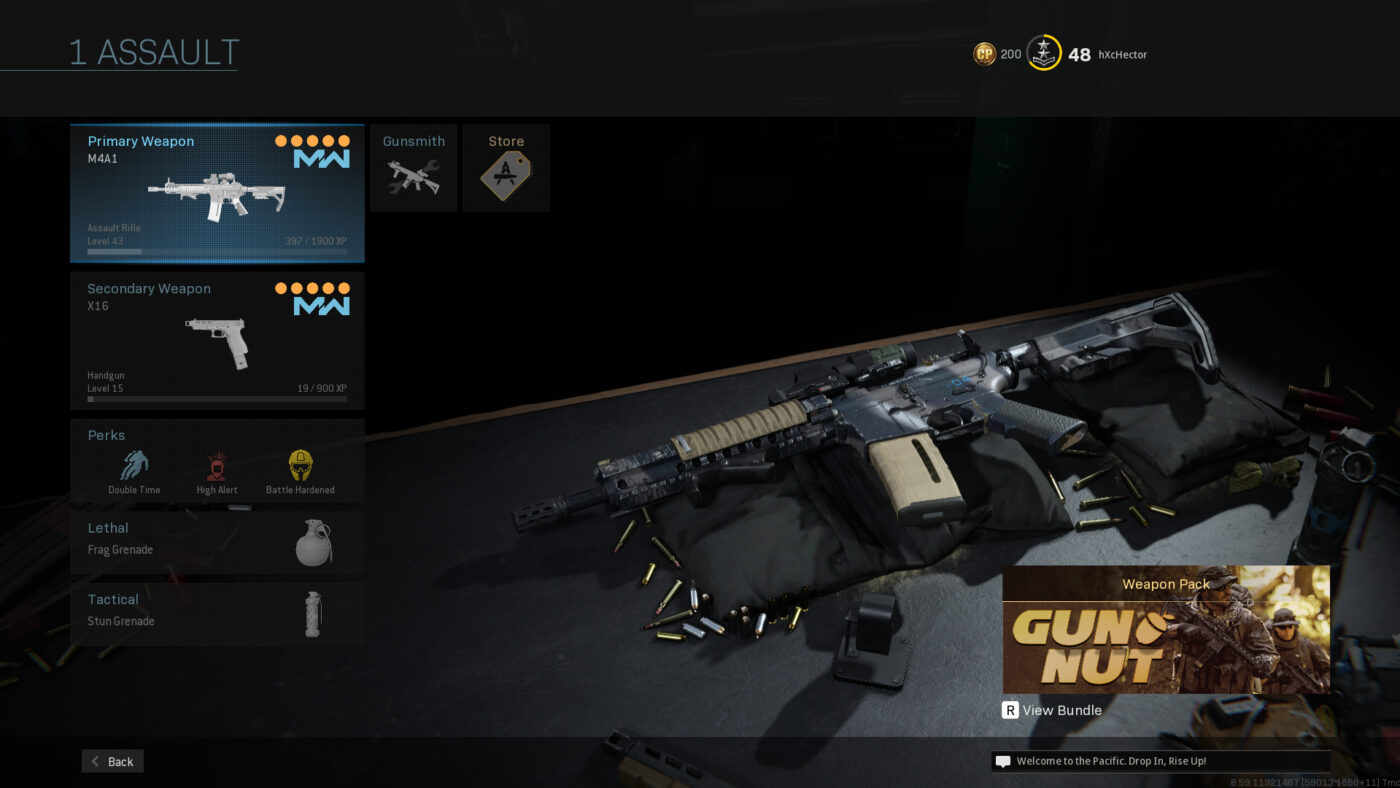Change the Frag Grenade lethal slot
This screenshot has width=1400, height=788.
tap(217, 540)
